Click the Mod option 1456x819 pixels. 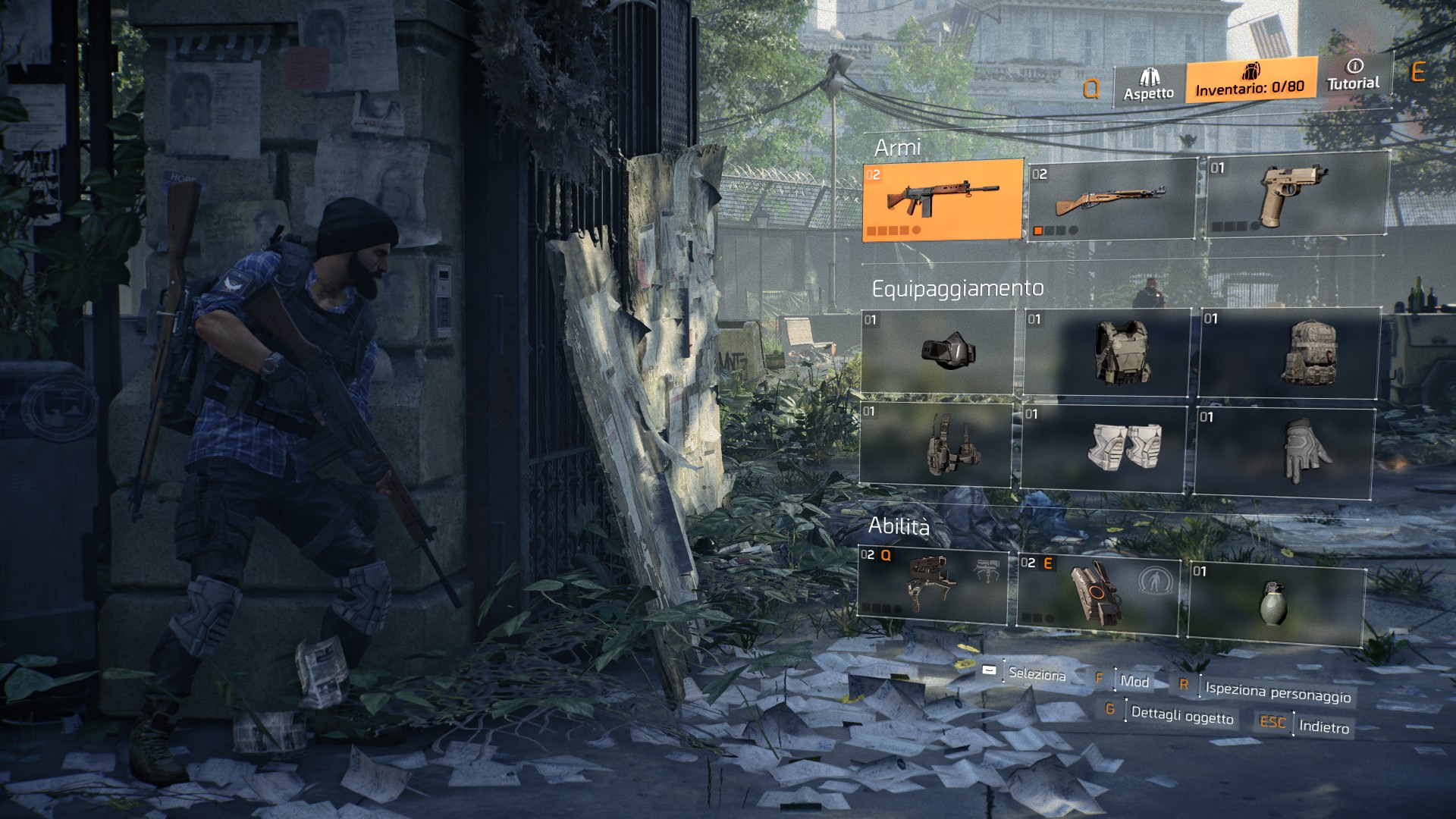point(1134,681)
